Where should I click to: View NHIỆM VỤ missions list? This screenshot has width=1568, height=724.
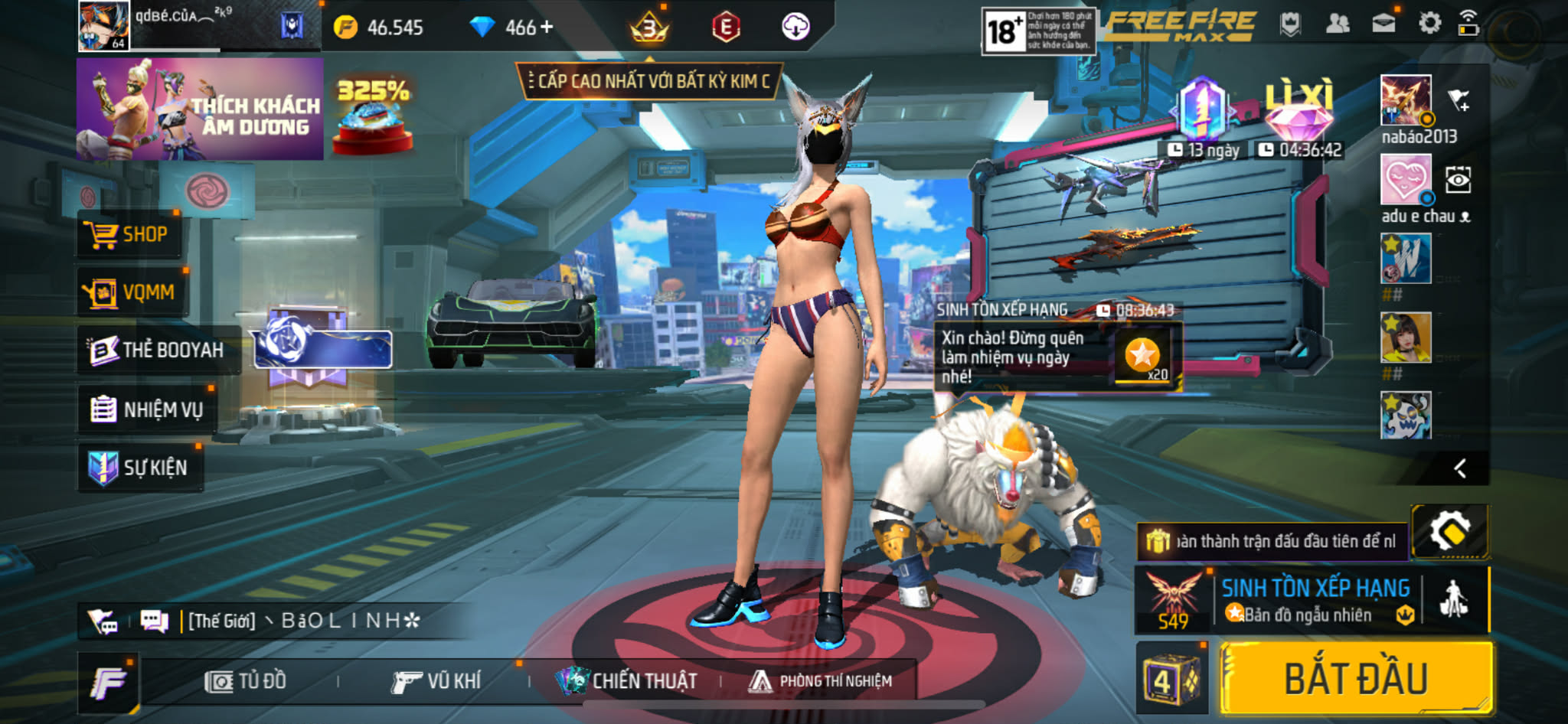click(147, 409)
